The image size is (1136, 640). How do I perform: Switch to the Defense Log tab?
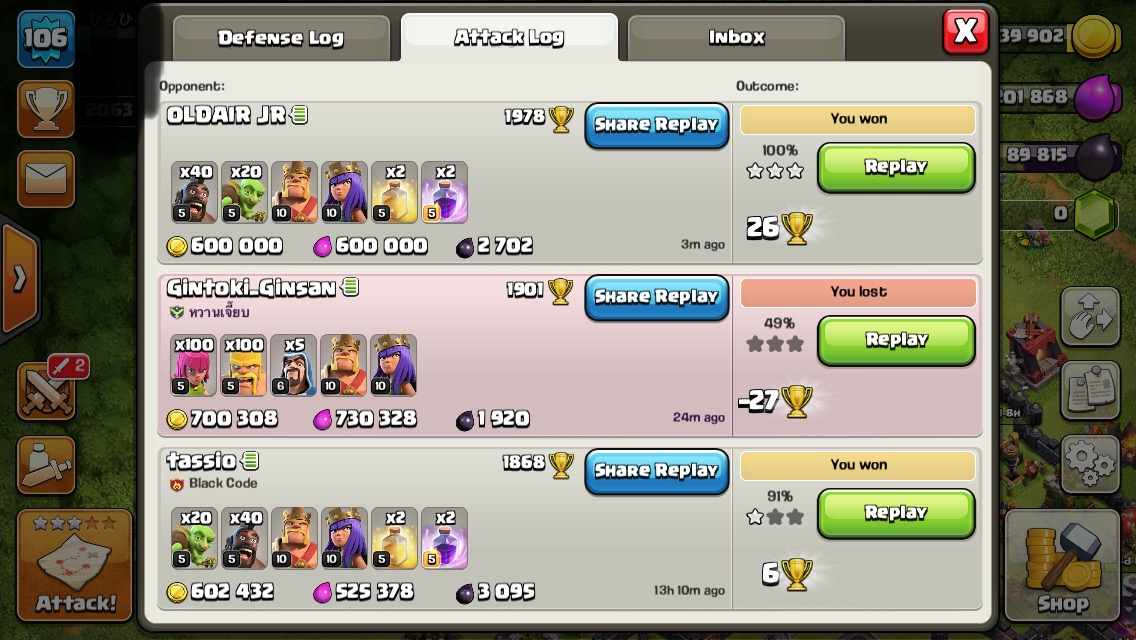point(281,38)
